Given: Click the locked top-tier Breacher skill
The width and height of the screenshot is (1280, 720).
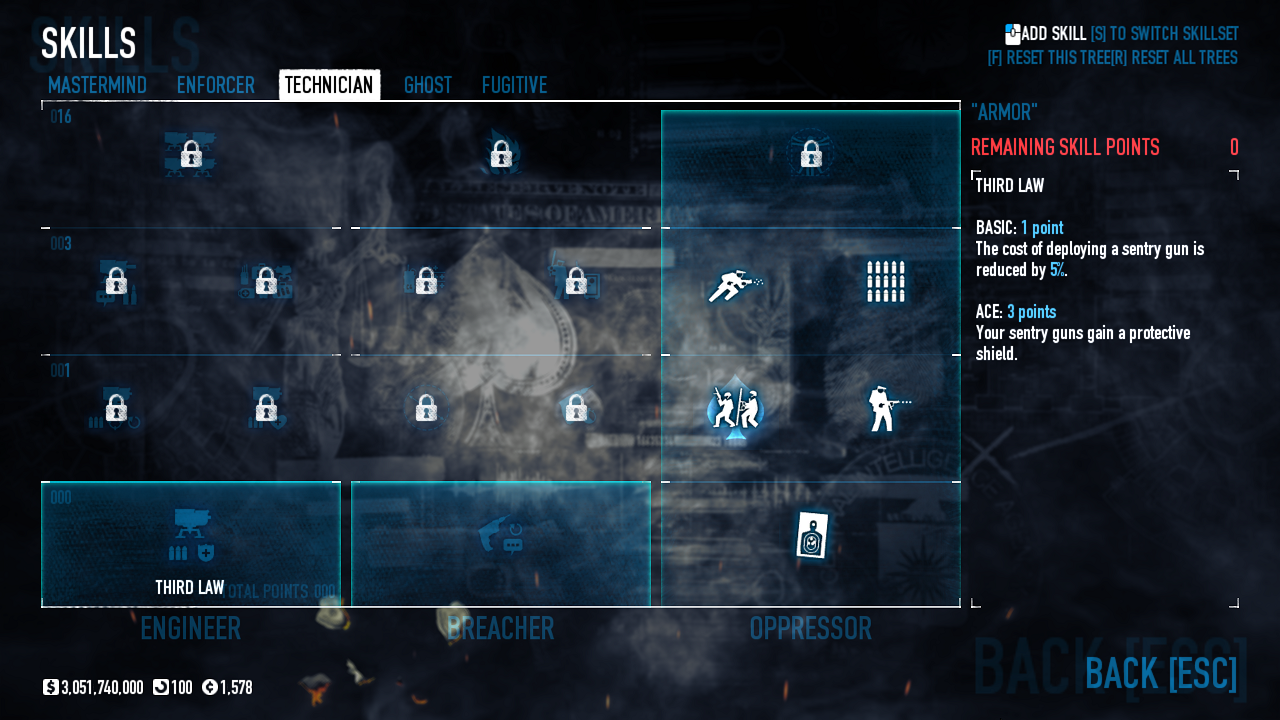Looking at the screenshot, I should (x=500, y=155).
